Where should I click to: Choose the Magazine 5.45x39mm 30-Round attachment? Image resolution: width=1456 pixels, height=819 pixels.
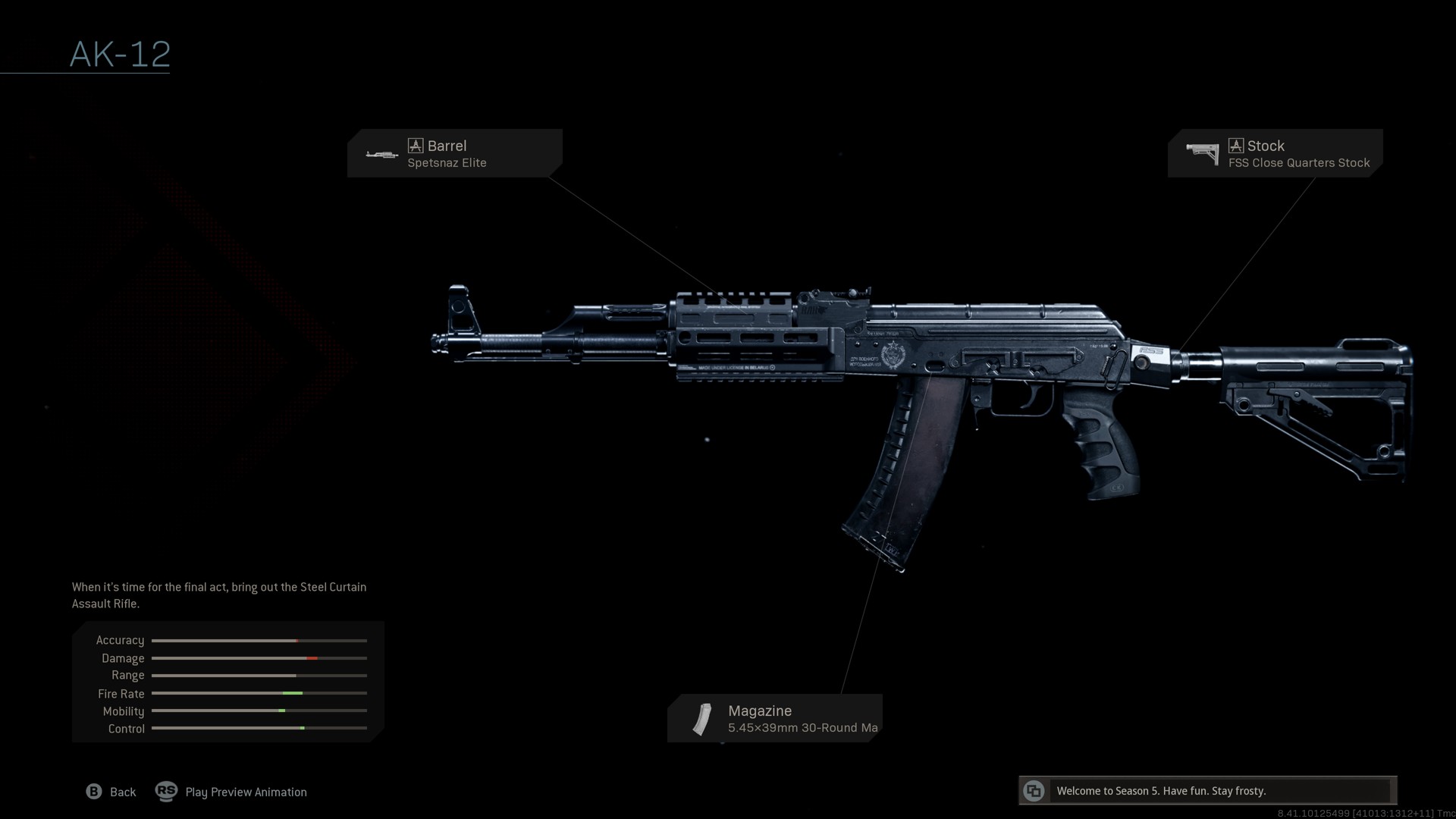(x=774, y=718)
